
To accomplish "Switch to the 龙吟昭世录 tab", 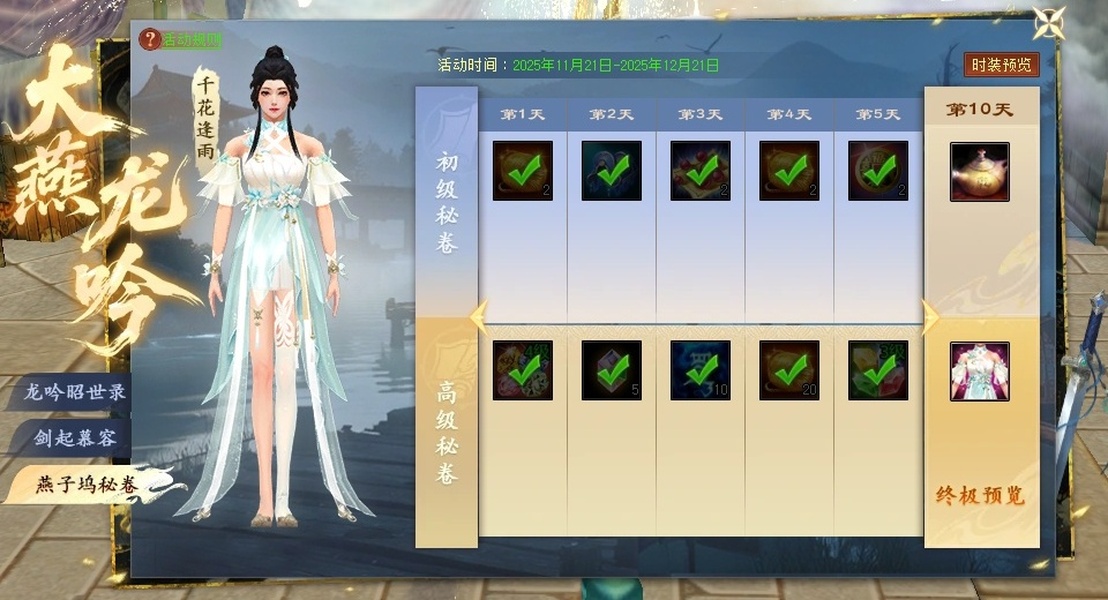I will tap(75, 392).
